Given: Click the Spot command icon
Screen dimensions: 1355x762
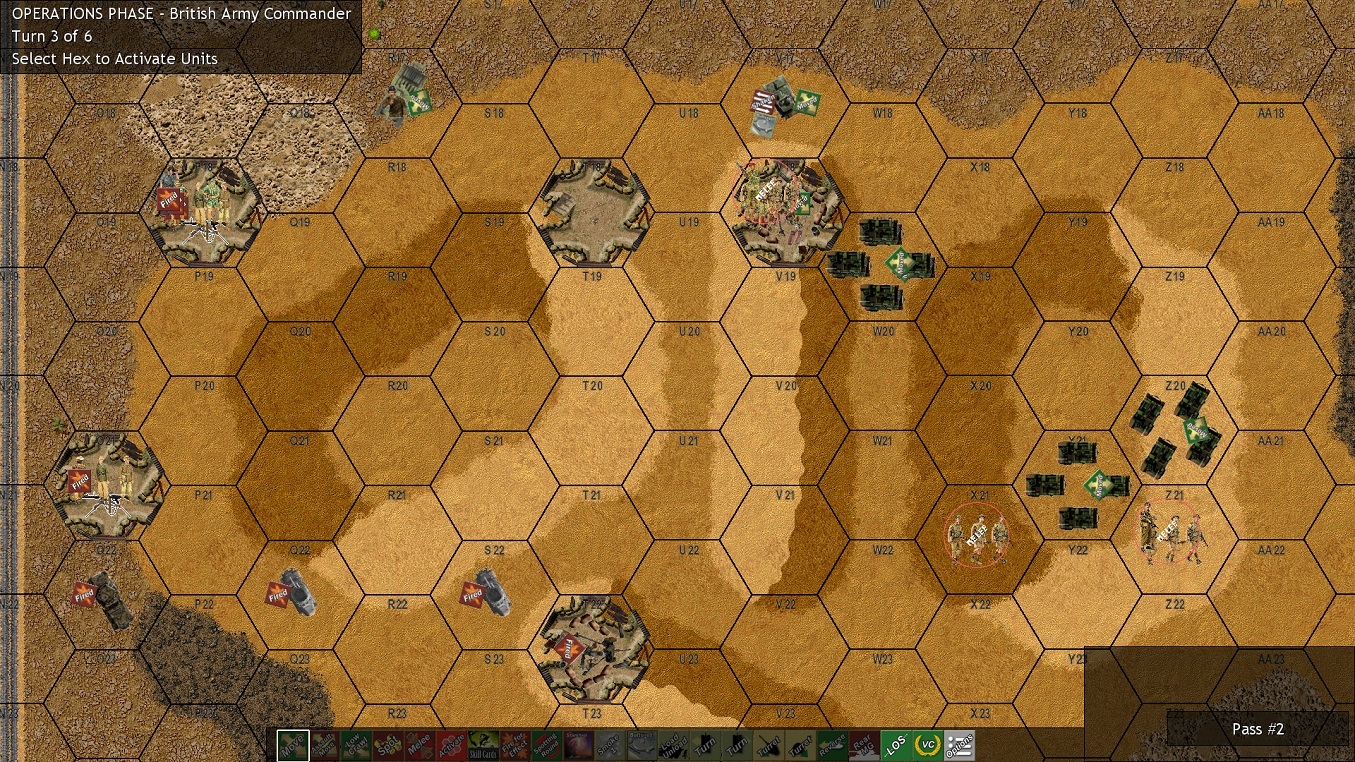Looking at the screenshot, I should coord(386,744).
